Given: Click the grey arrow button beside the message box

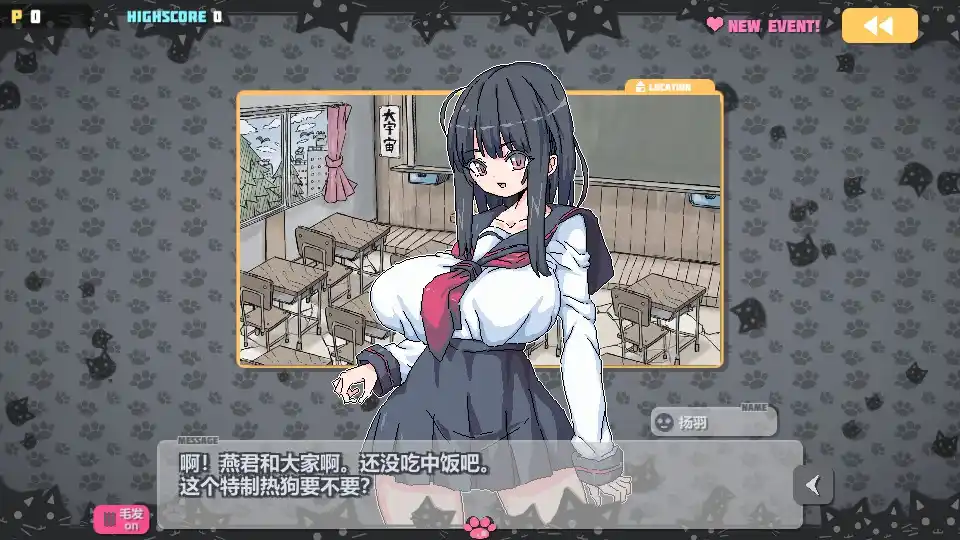Looking at the screenshot, I should [813, 485].
